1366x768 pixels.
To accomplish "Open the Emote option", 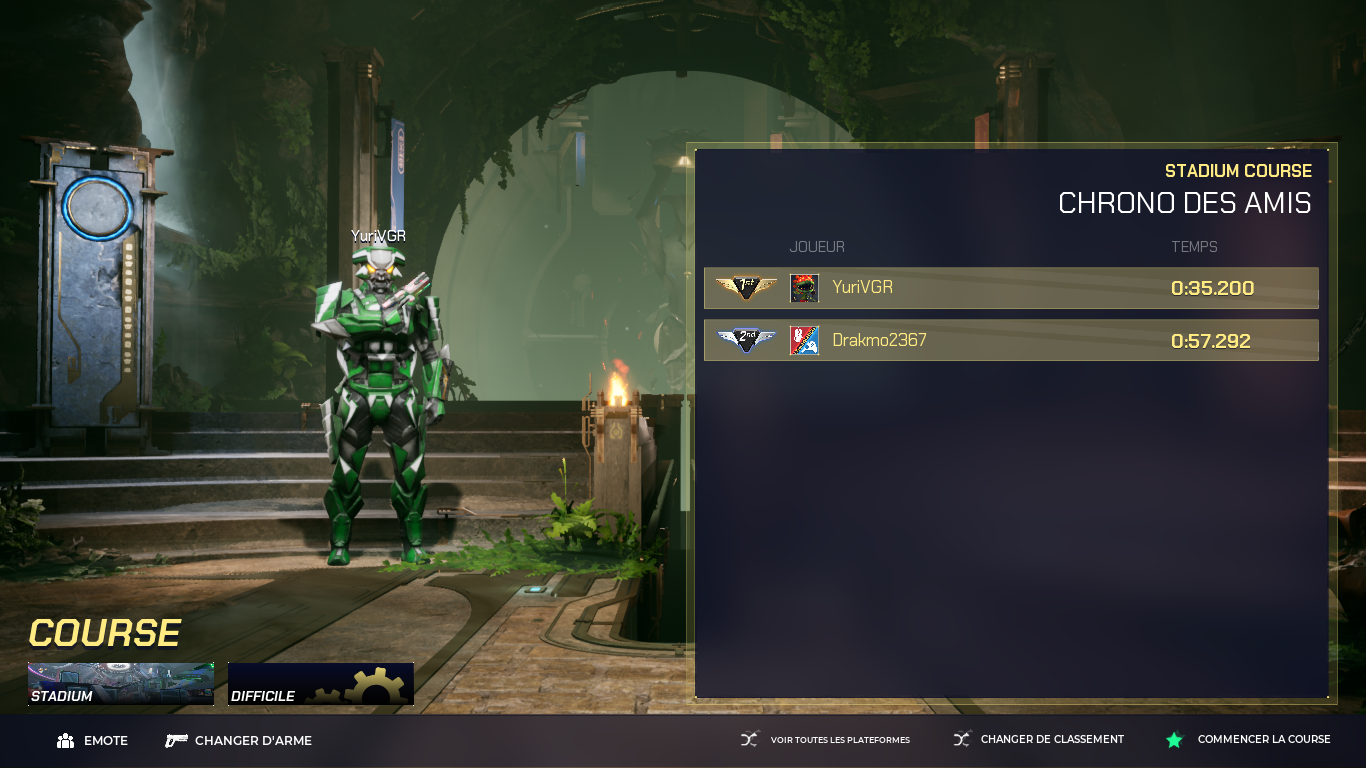I will (x=93, y=741).
